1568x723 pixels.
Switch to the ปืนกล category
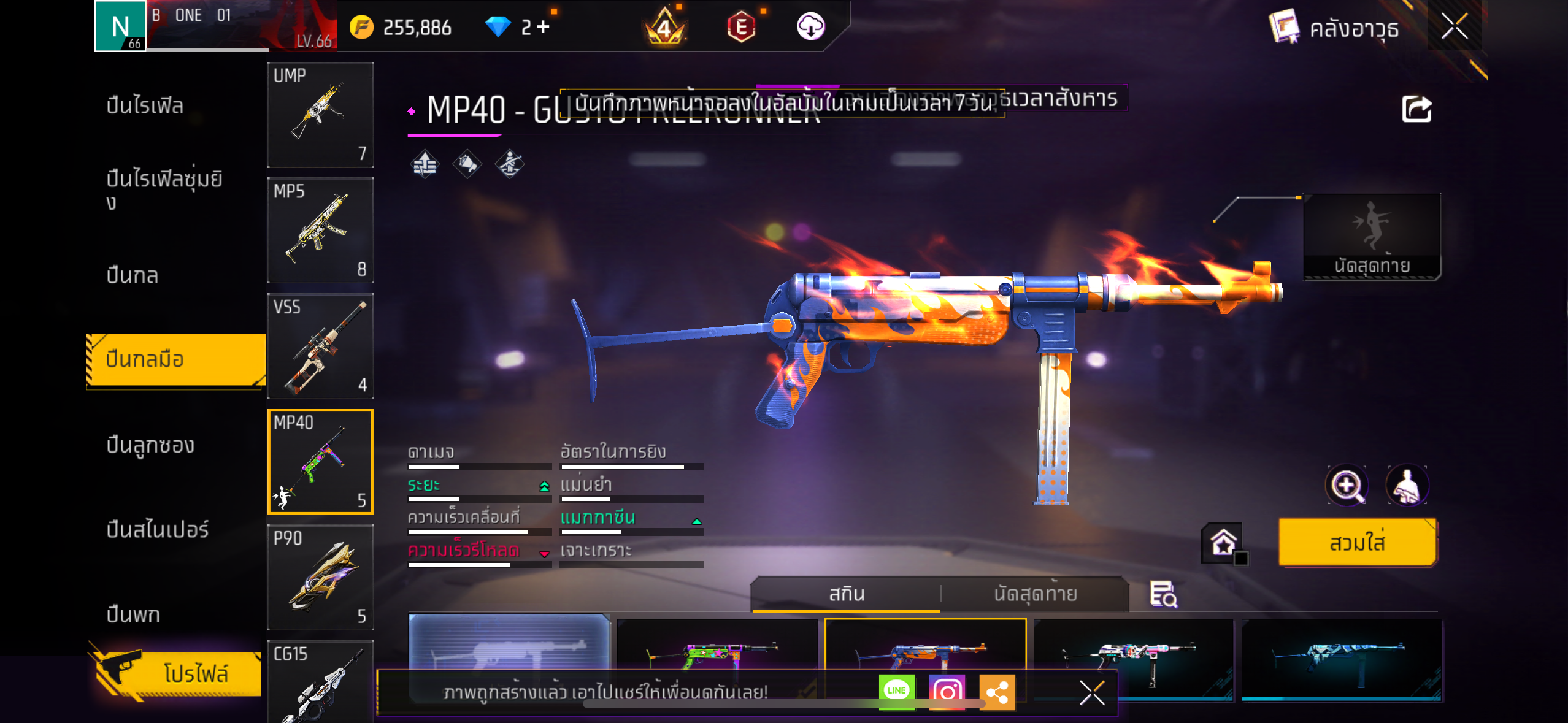coord(133,275)
